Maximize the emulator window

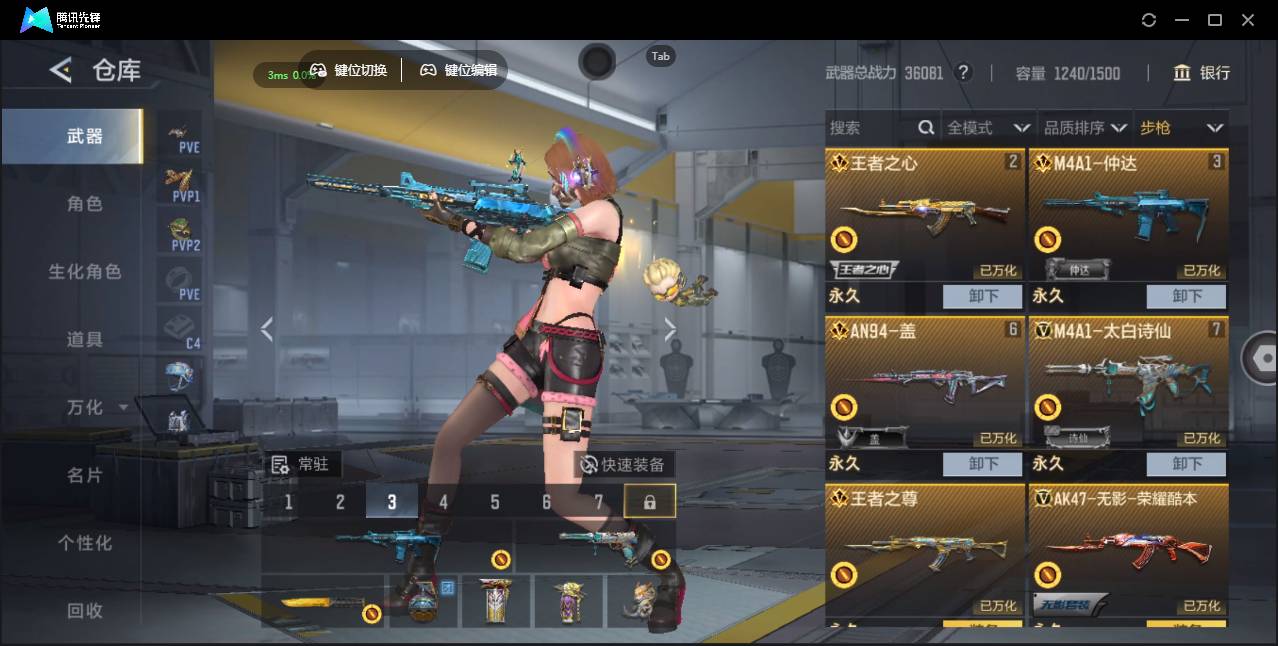click(1215, 20)
